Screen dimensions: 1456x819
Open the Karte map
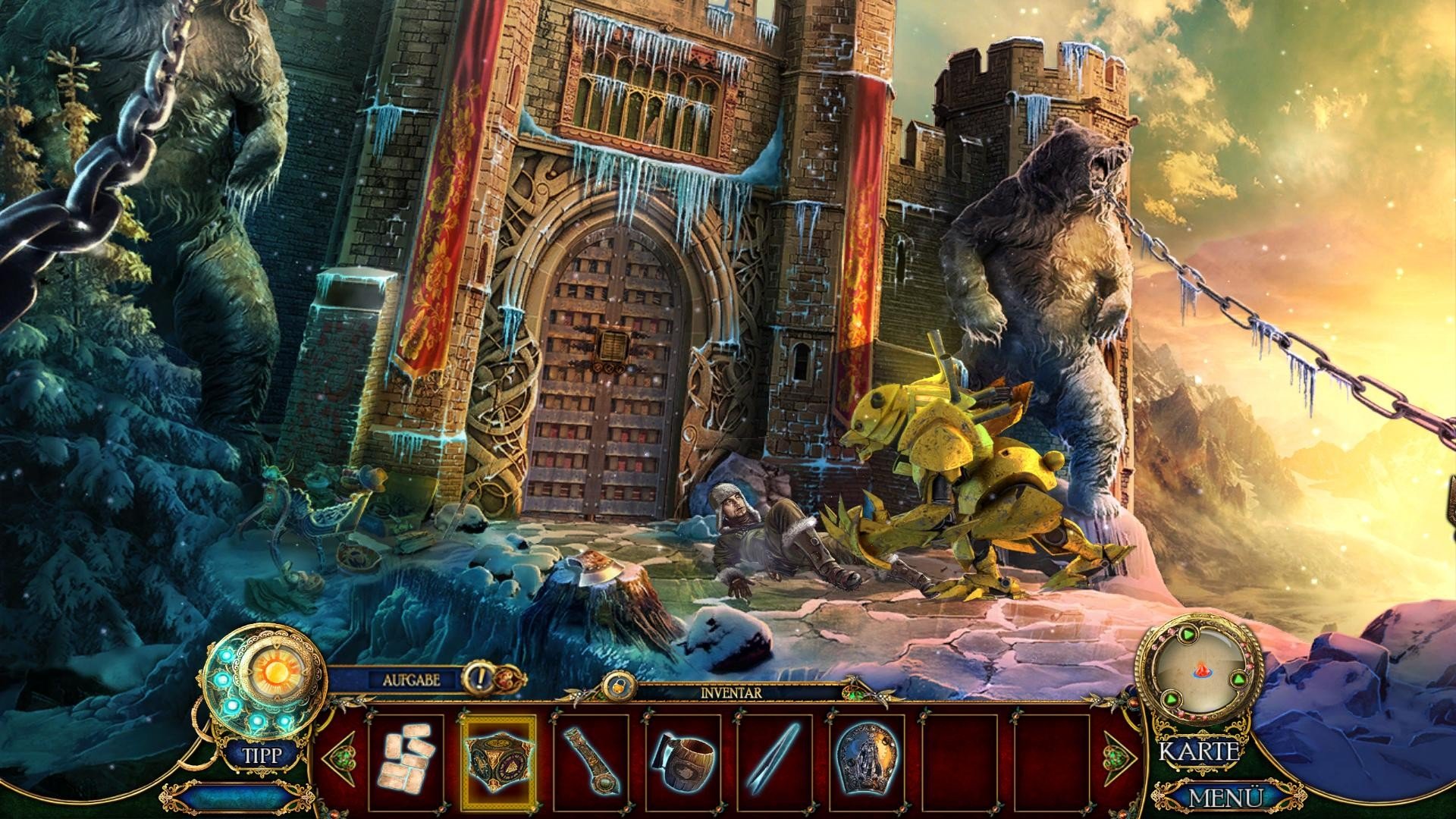[1200, 752]
